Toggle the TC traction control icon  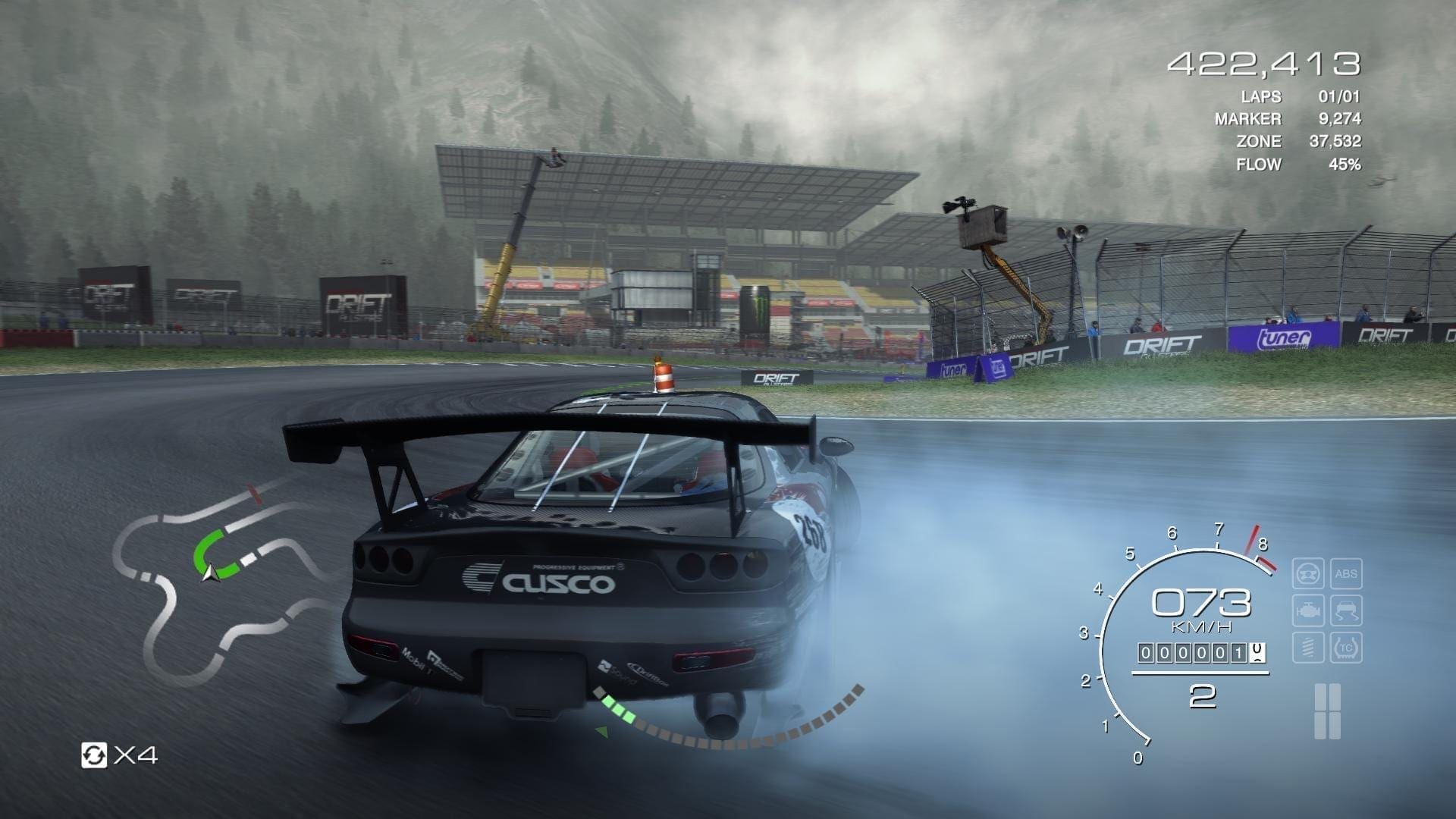click(x=1346, y=648)
